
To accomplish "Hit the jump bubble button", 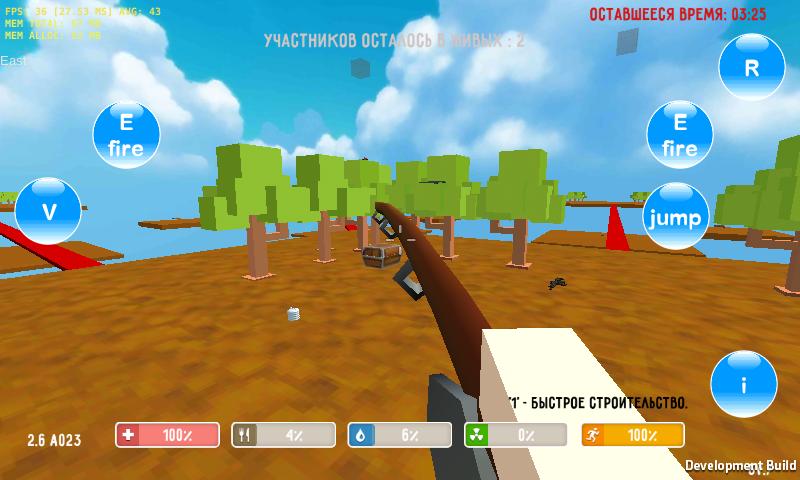I will [675, 217].
